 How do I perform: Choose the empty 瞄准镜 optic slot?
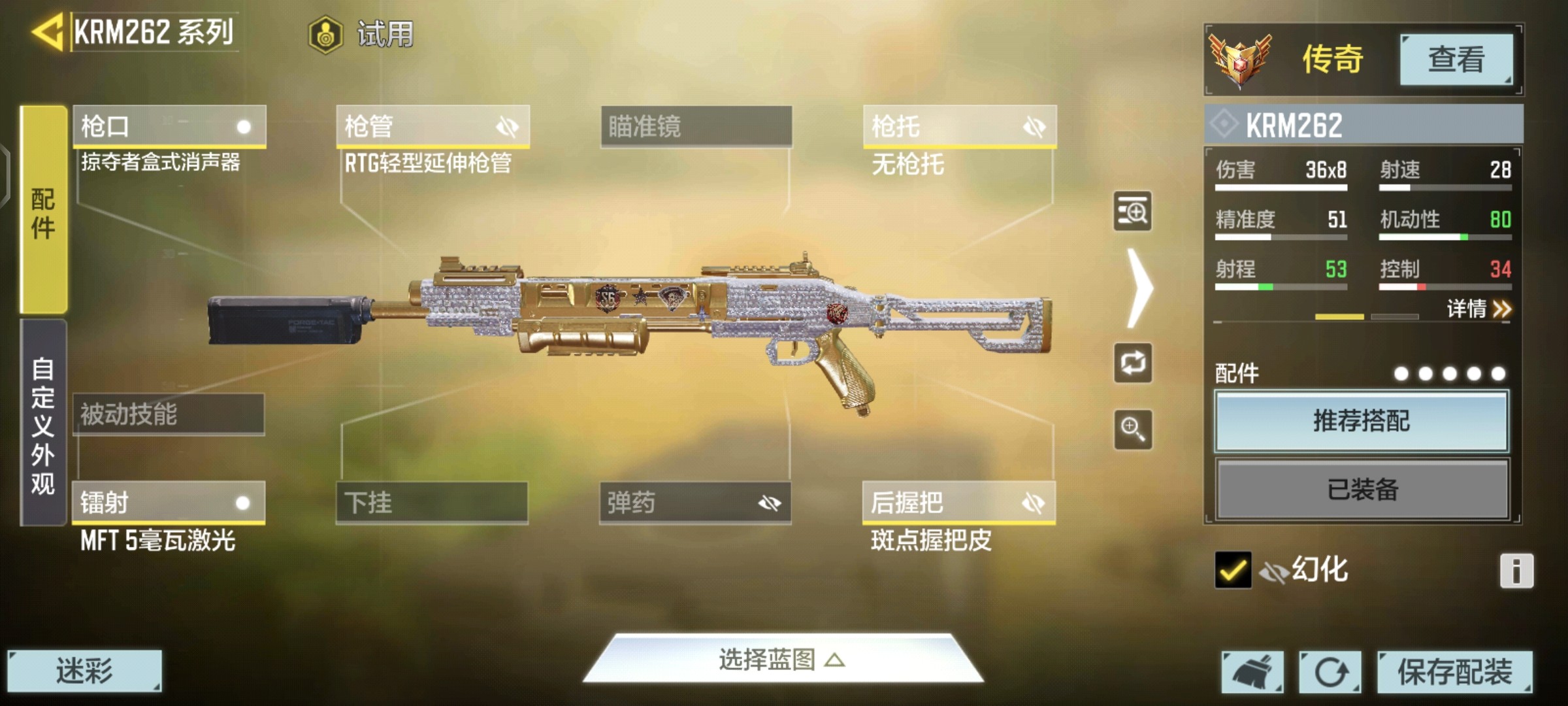pos(696,126)
